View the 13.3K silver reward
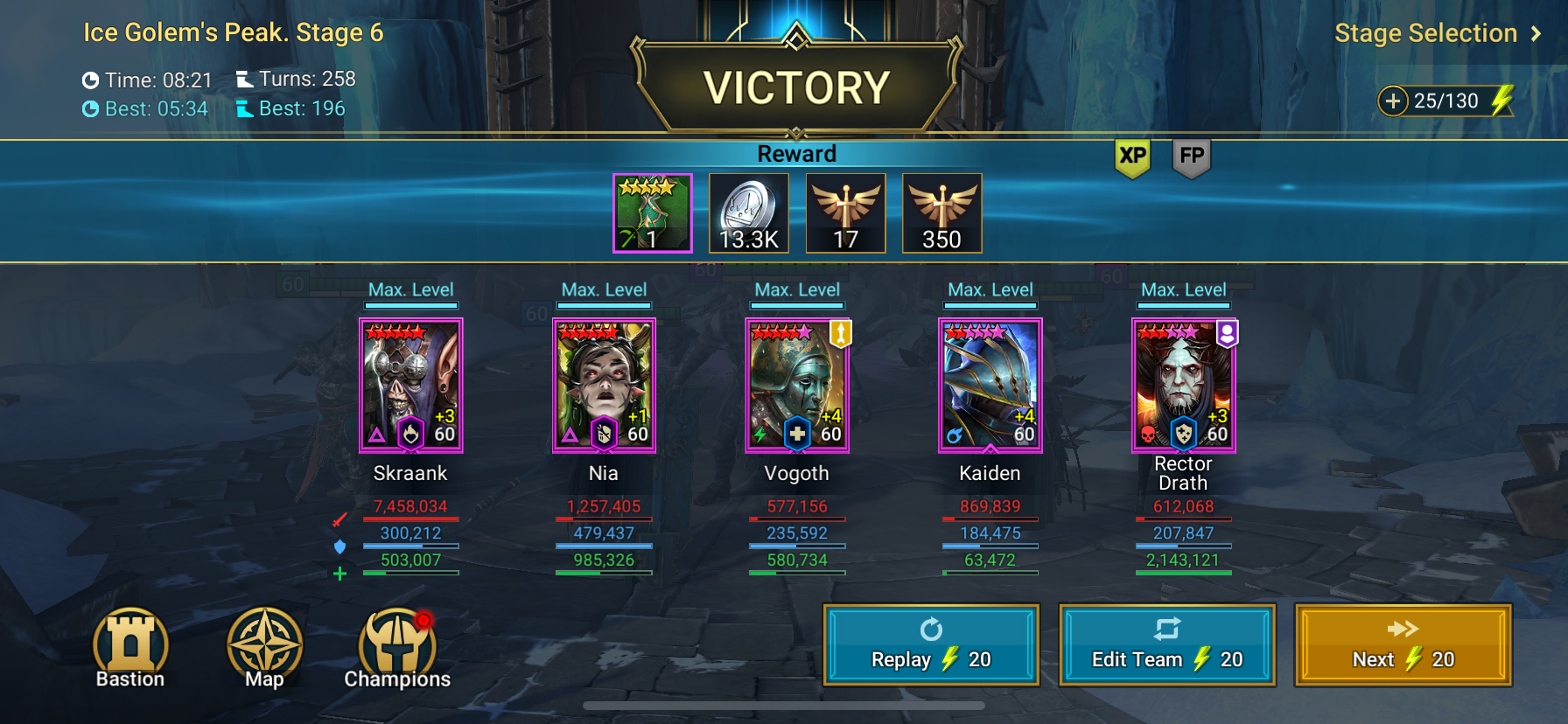 point(749,213)
